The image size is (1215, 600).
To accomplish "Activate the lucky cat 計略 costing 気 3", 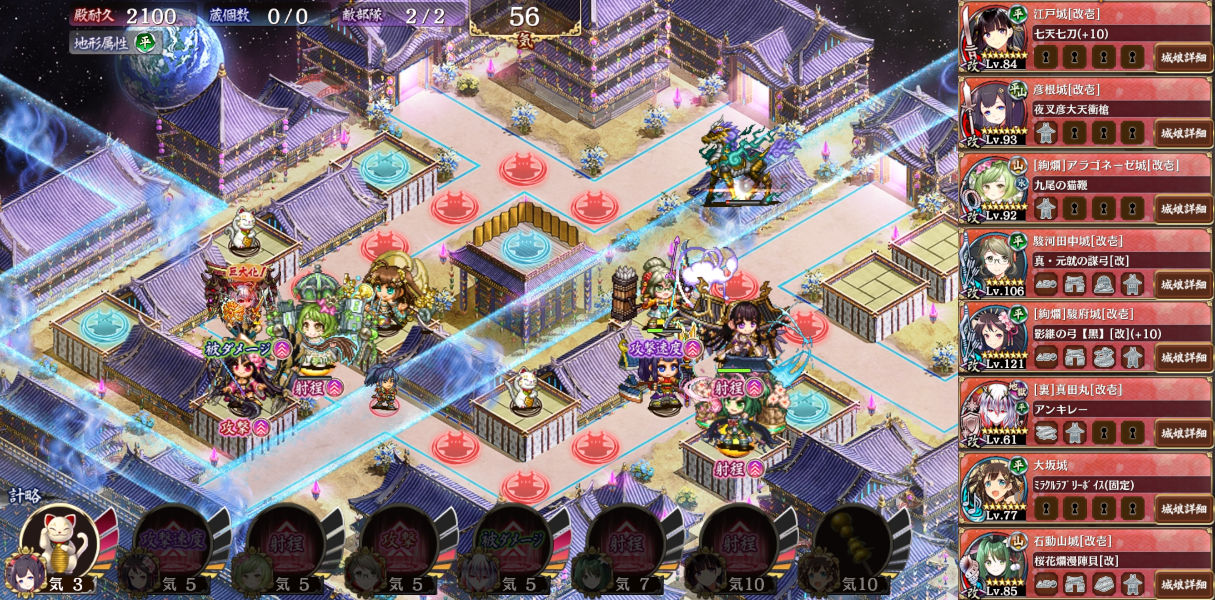I will (60, 542).
